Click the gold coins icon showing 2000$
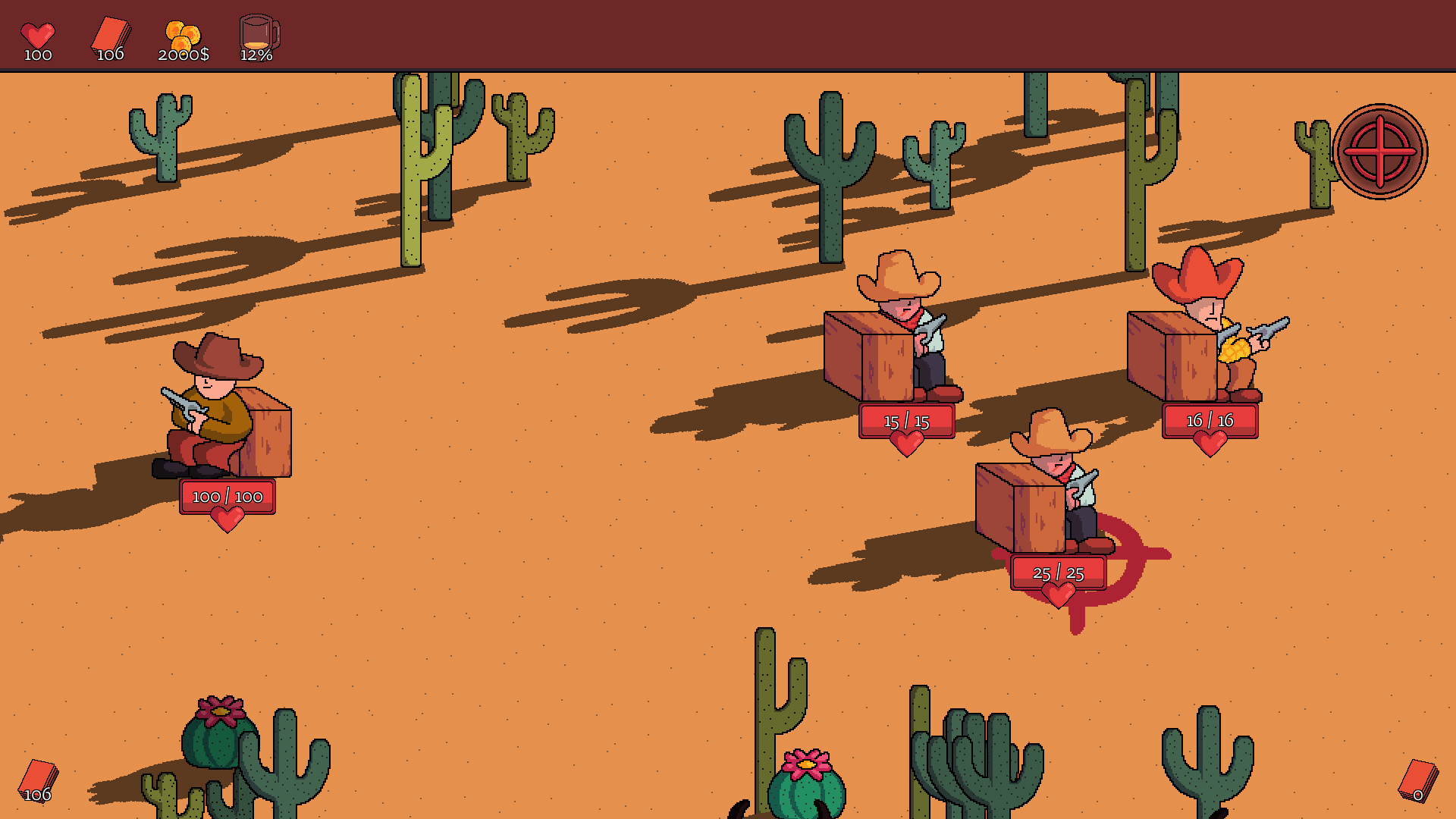Viewport: 1456px width, 819px height. coord(182,34)
